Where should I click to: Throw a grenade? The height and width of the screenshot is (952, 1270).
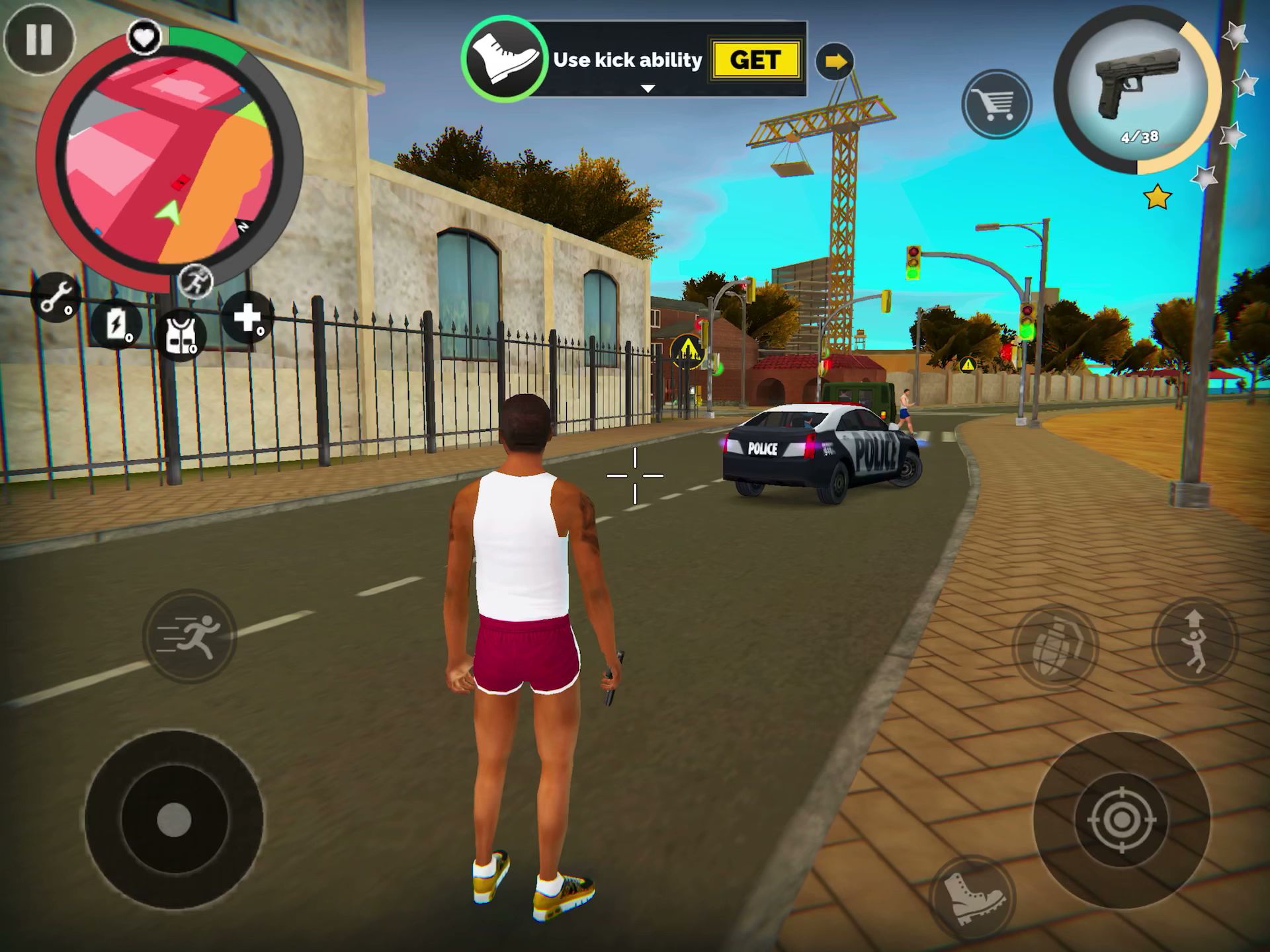[x=1054, y=647]
